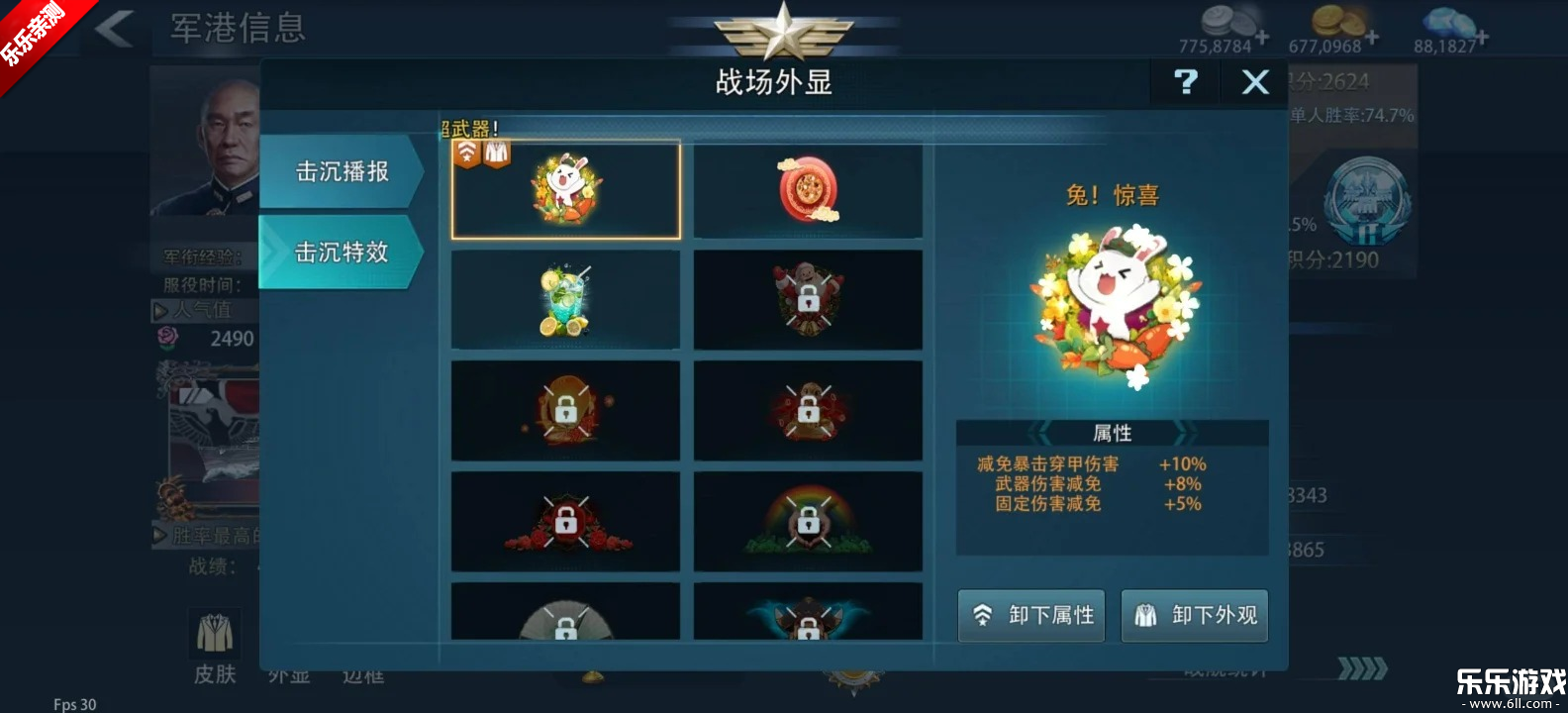The image size is (1568, 713).
Task: Switch to the 击沉播报 tab
Action: coord(341,170)
